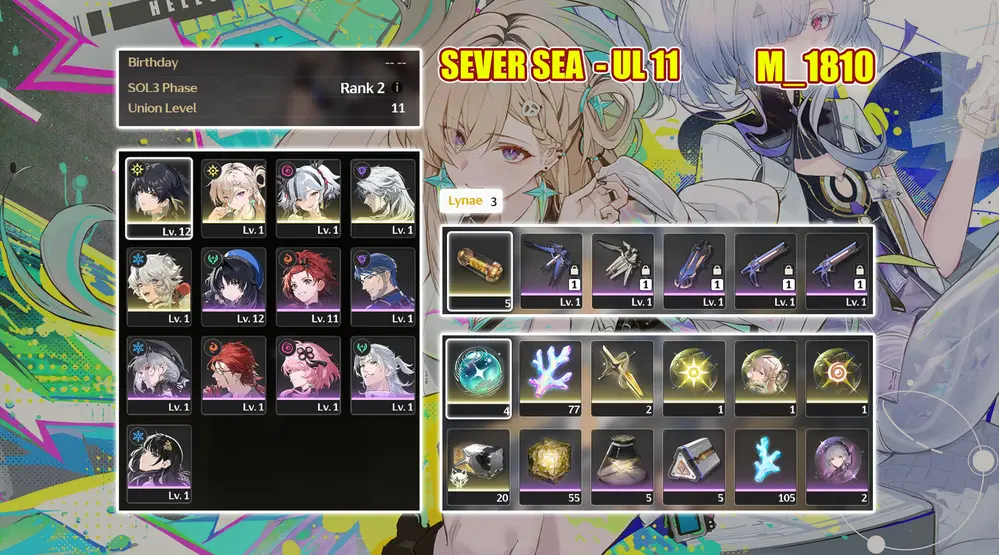Select the blonde girl portrait orb item

click(765, 378)
